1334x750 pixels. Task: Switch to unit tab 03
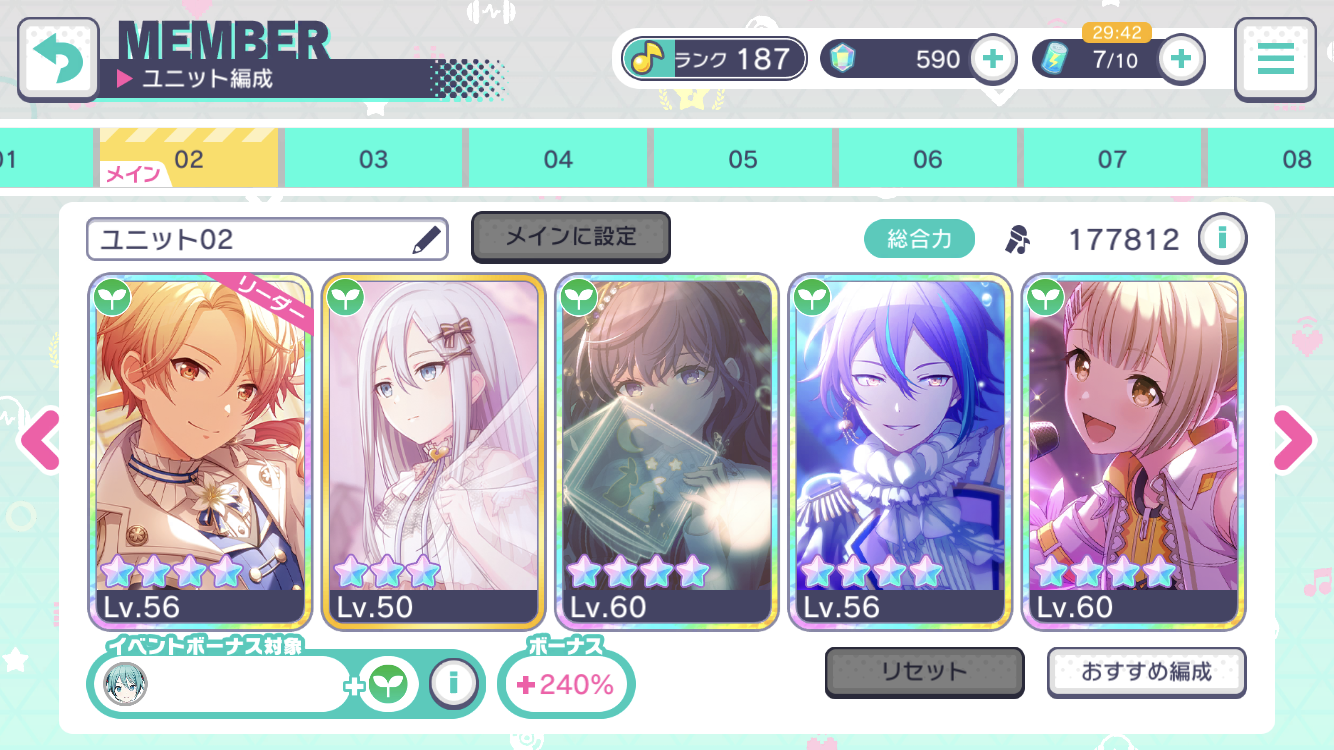(x=373, y=159)
